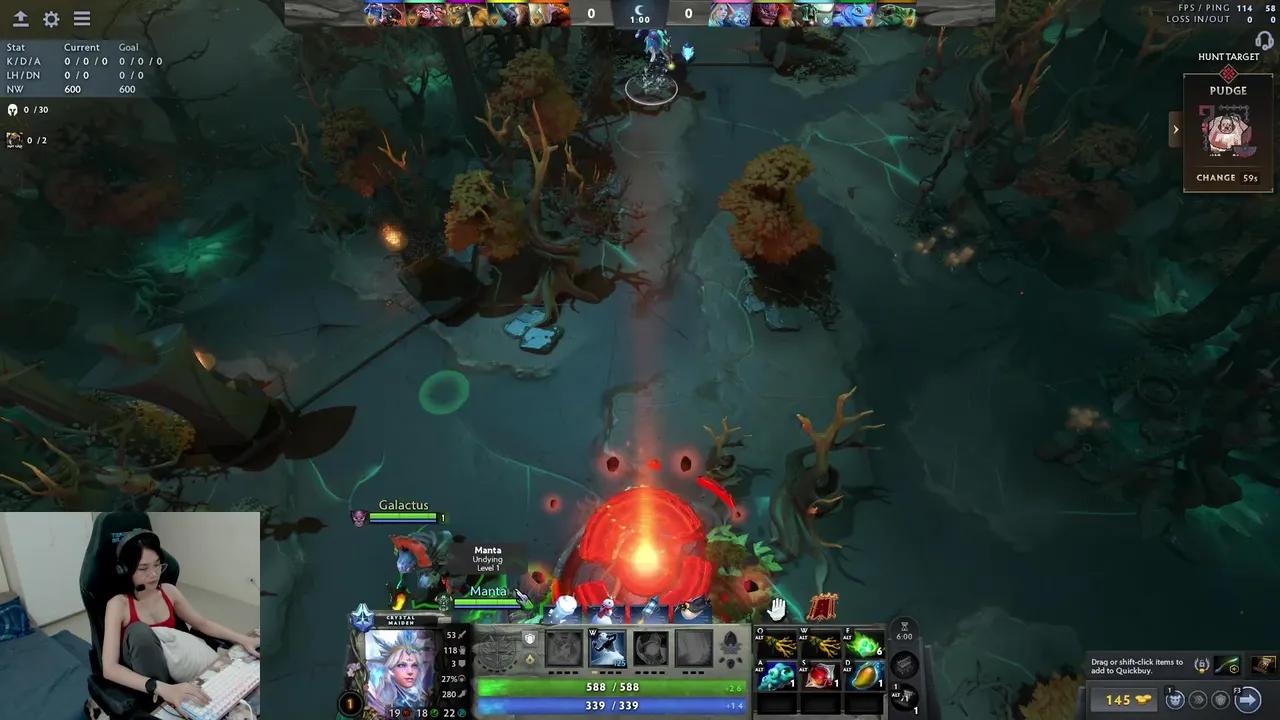The image size is (1280, 720).
Task: Toggle the courier speed burst button
Action: [x=1198, y=700]
